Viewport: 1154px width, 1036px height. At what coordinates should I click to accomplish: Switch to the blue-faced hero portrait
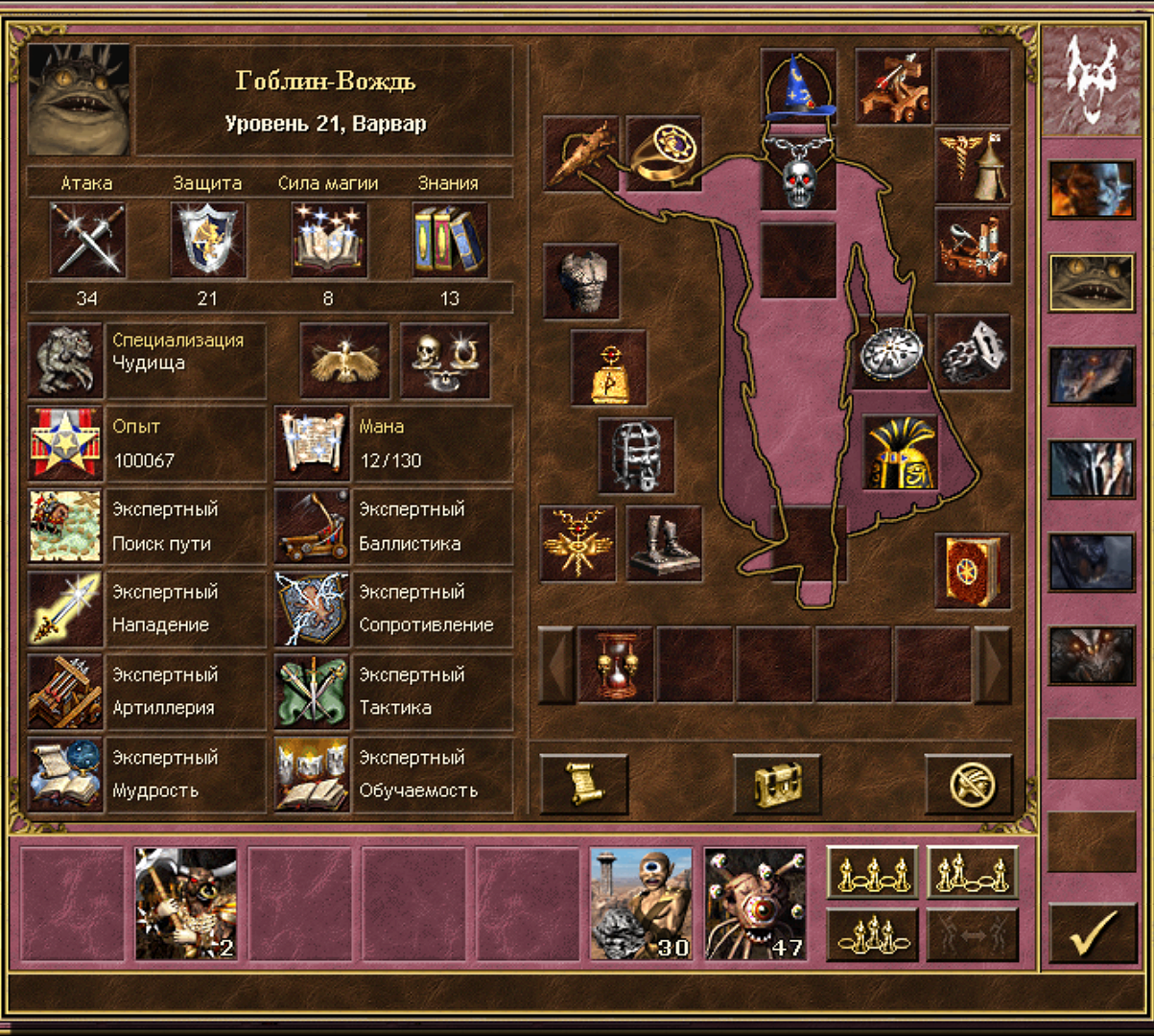[1091, 189]
